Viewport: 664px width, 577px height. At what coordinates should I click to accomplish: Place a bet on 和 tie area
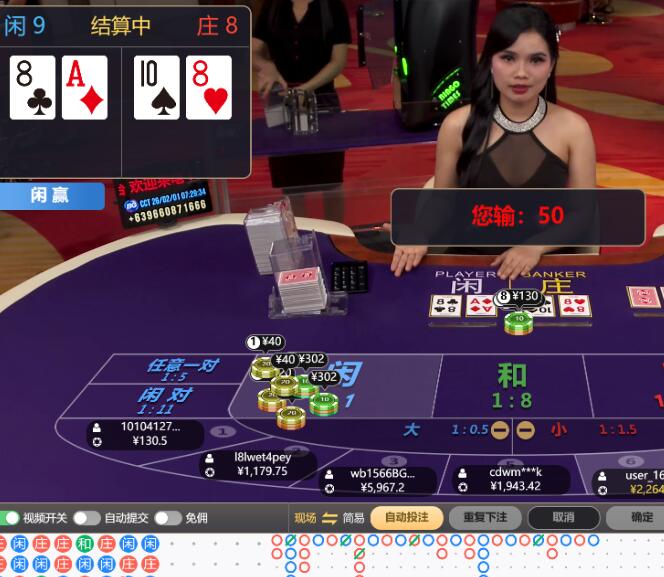click(512, 386)
